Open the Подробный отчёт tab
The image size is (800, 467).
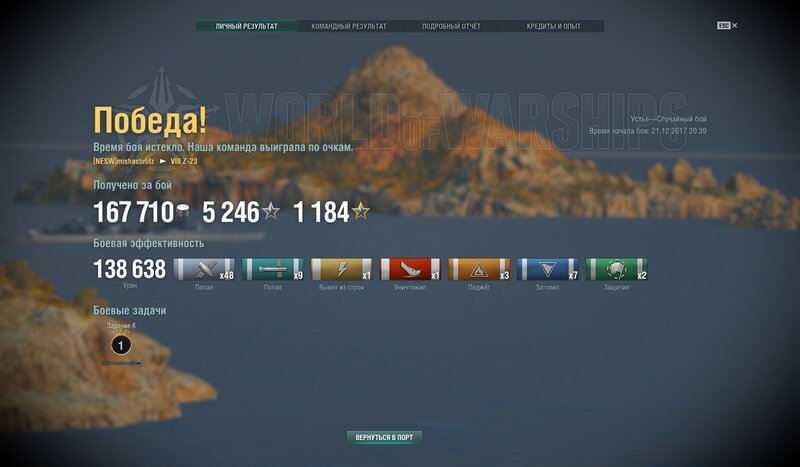pyautogui.click(x=451, y=26)
